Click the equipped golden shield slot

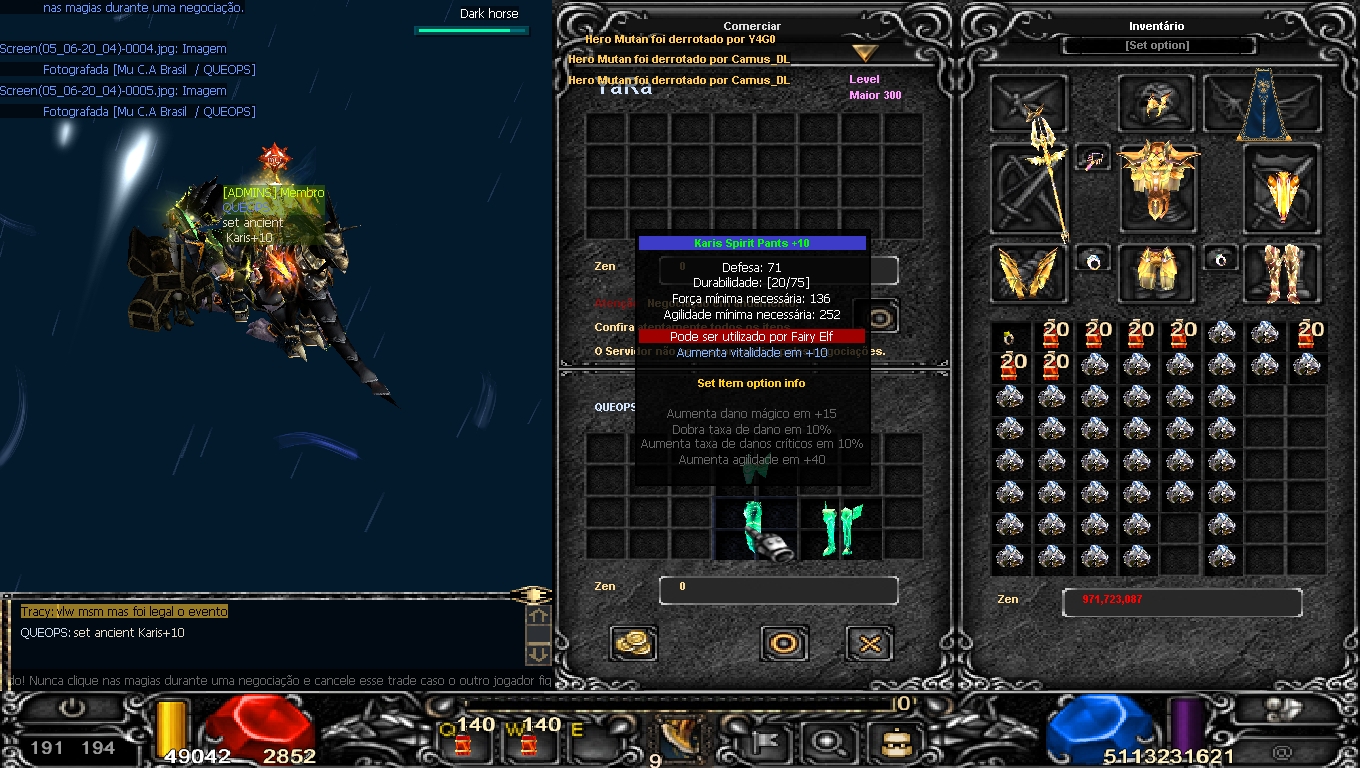pos(1281,191)
